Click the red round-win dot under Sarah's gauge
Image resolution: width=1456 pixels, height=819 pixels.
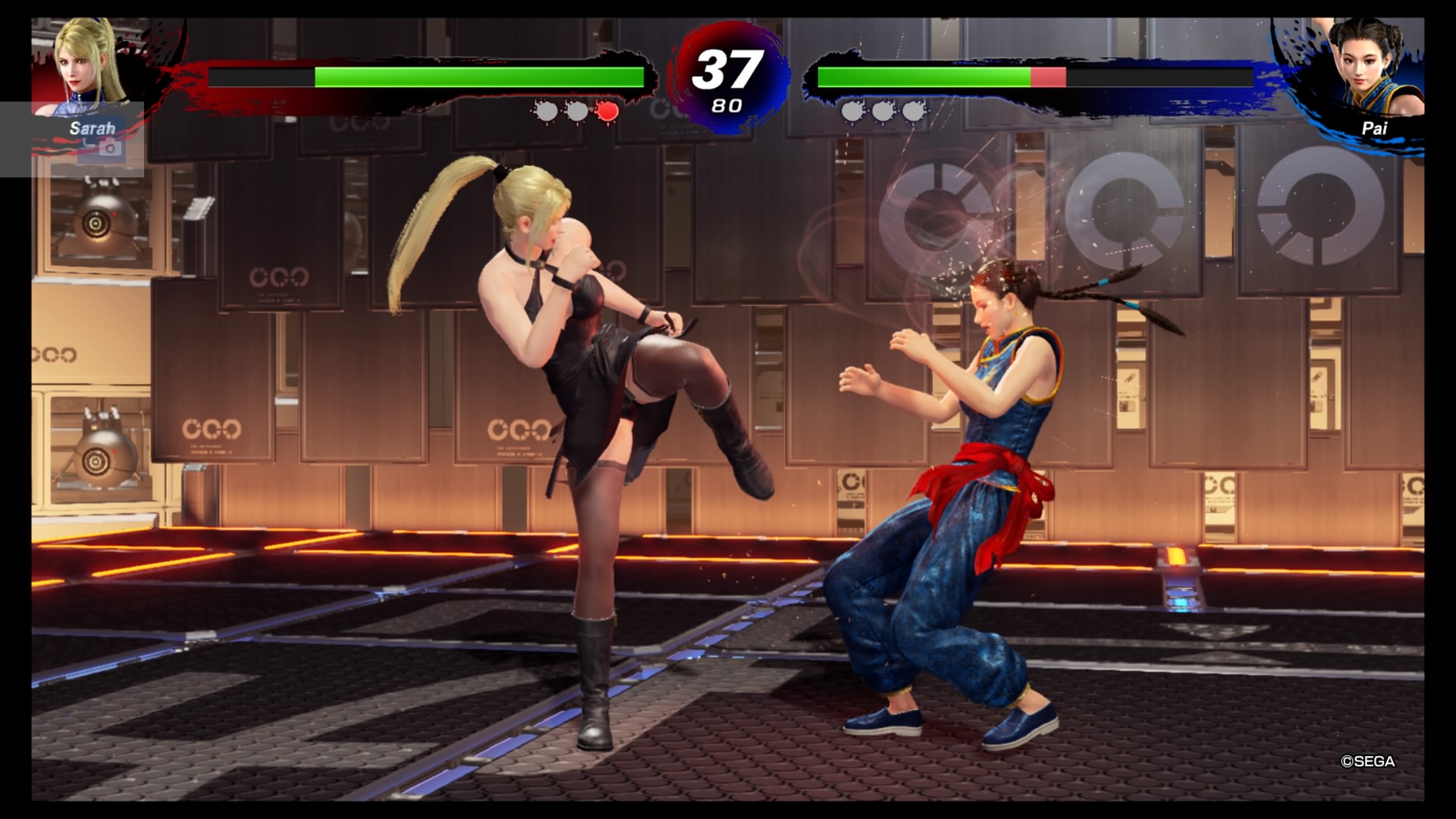[607, 111]
